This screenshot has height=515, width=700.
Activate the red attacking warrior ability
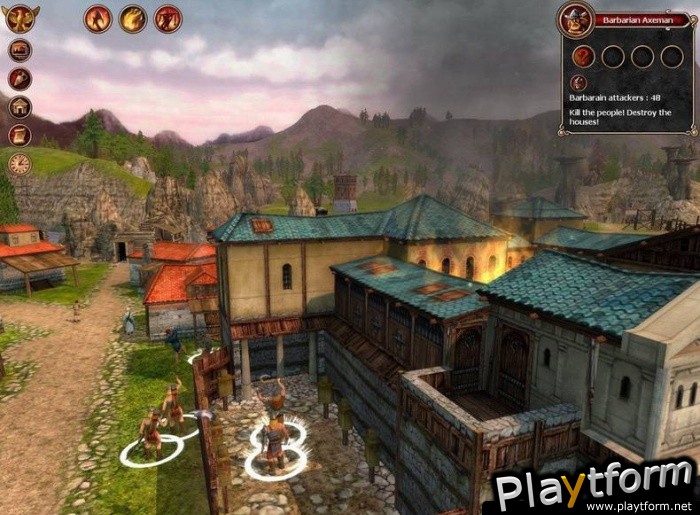167,18
